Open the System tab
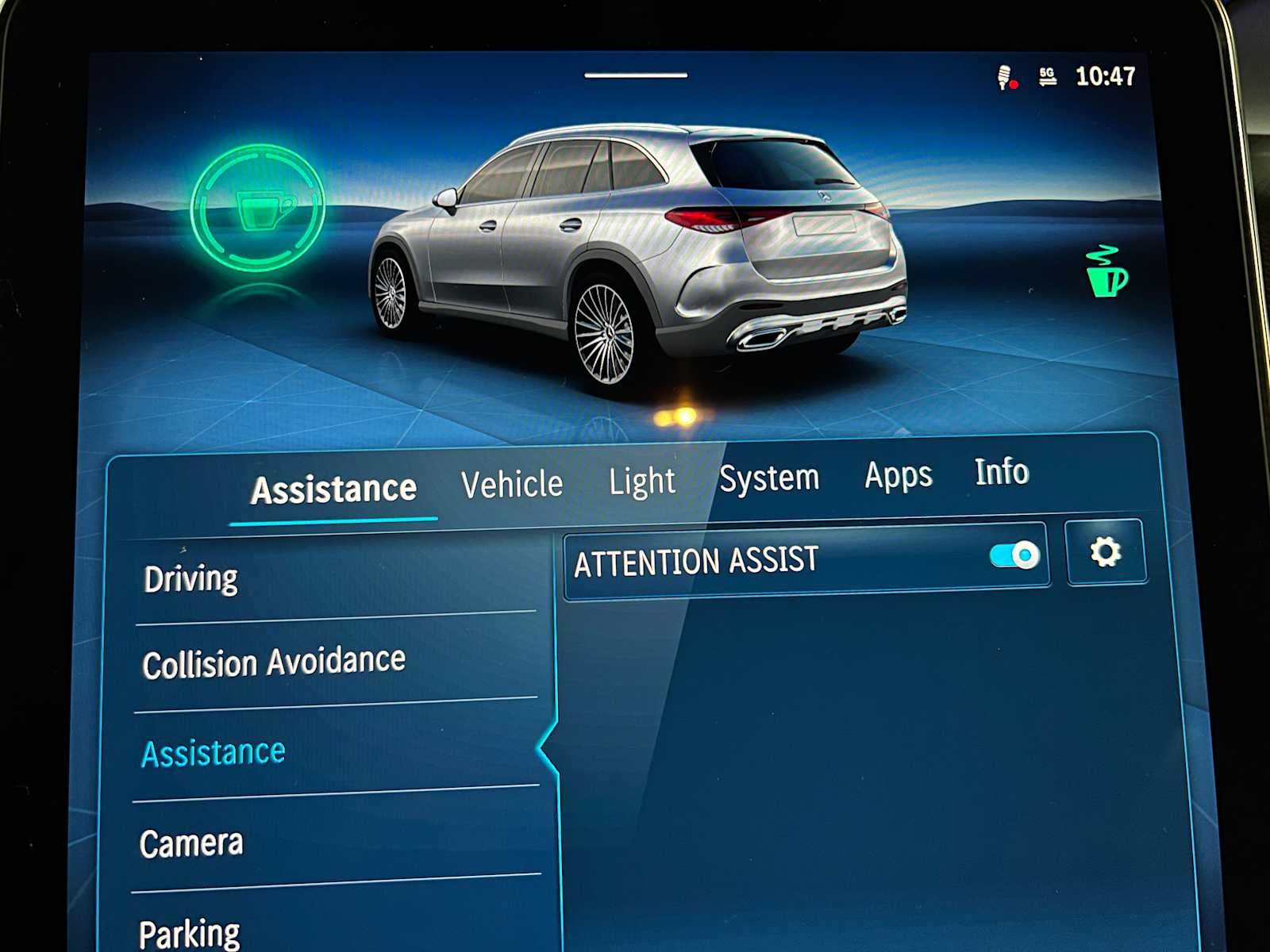 pos(770,477)
